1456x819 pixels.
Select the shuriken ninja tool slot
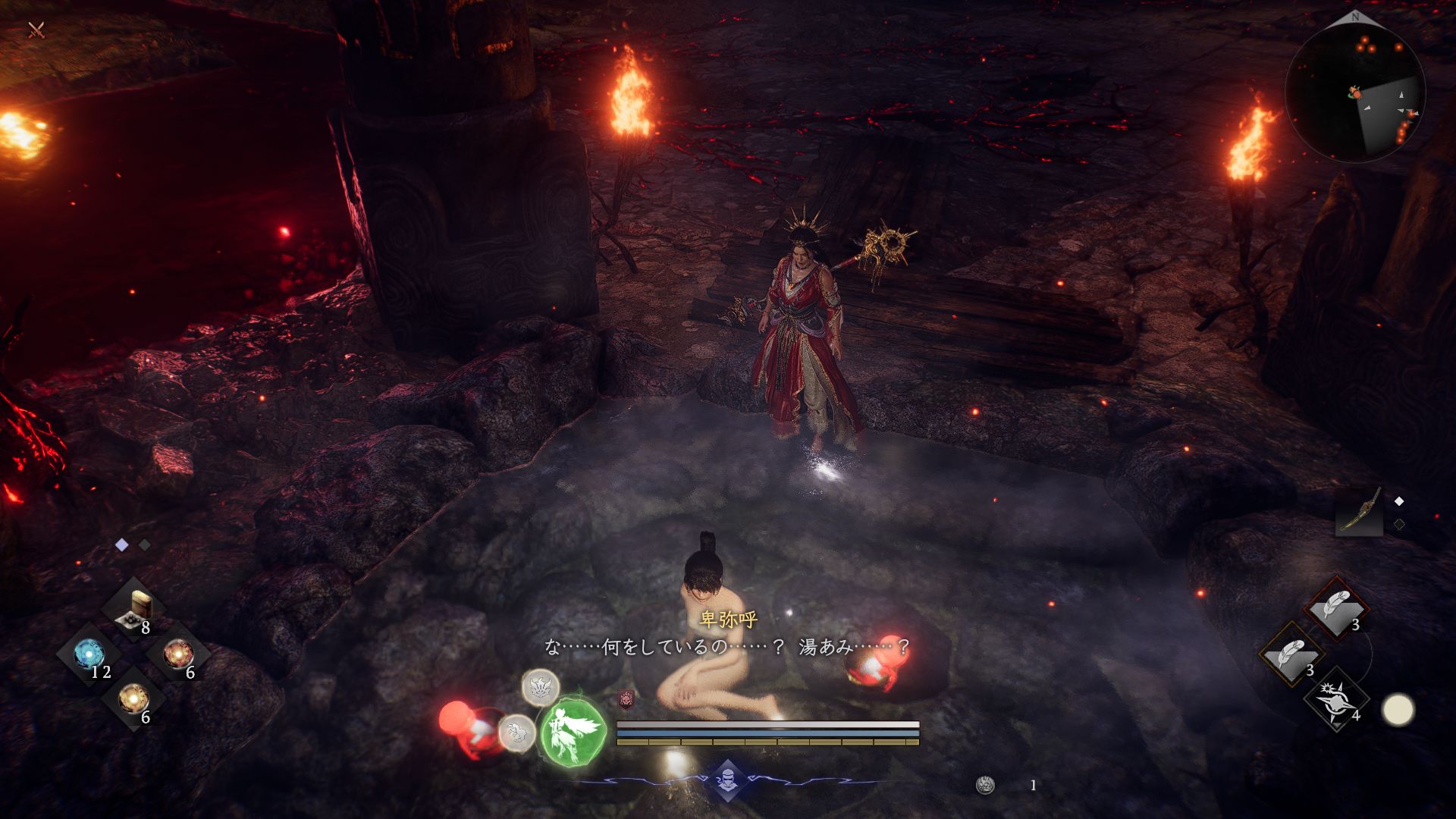1336,700
